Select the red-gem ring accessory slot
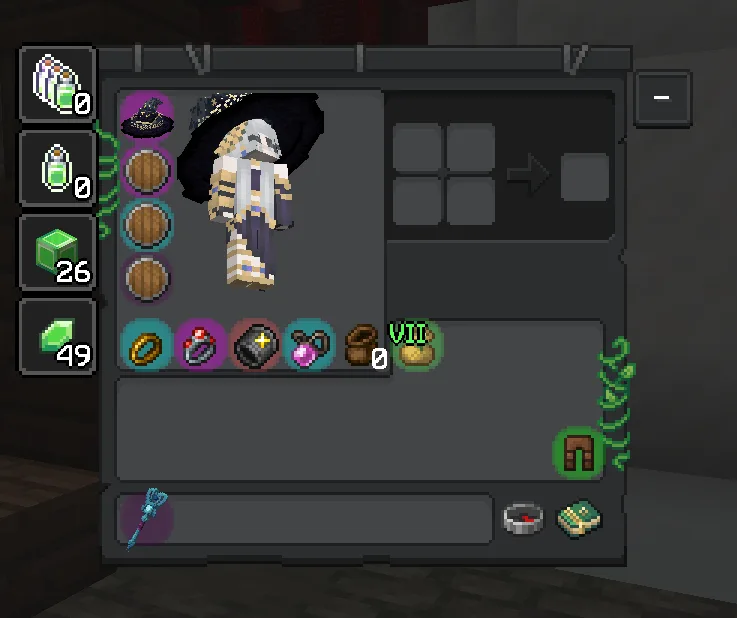This screenshot has width=737, height=618. [201, 346]
